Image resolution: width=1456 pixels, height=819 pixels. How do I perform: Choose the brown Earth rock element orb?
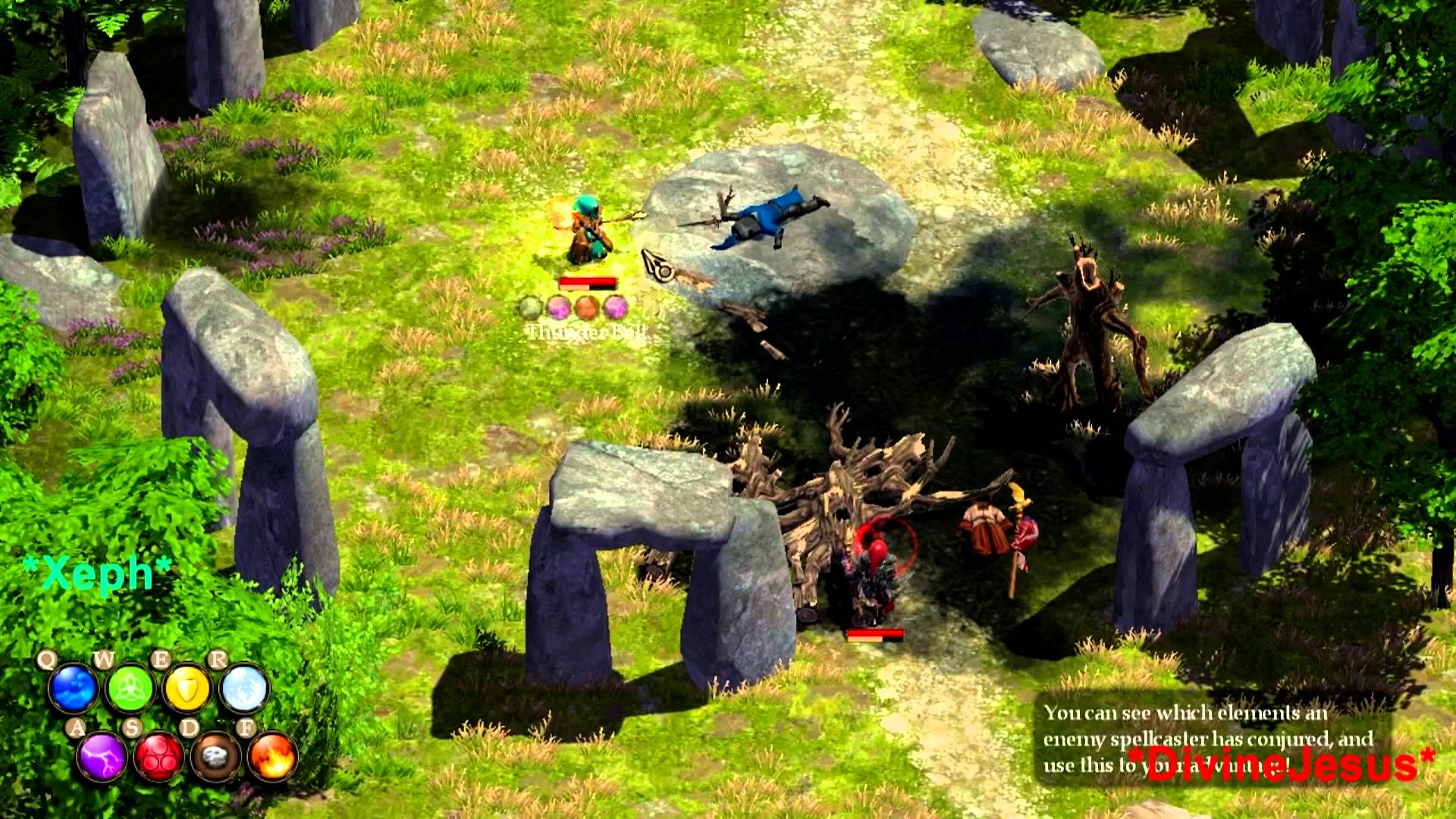pyautogui.click(x=215, y=756)
